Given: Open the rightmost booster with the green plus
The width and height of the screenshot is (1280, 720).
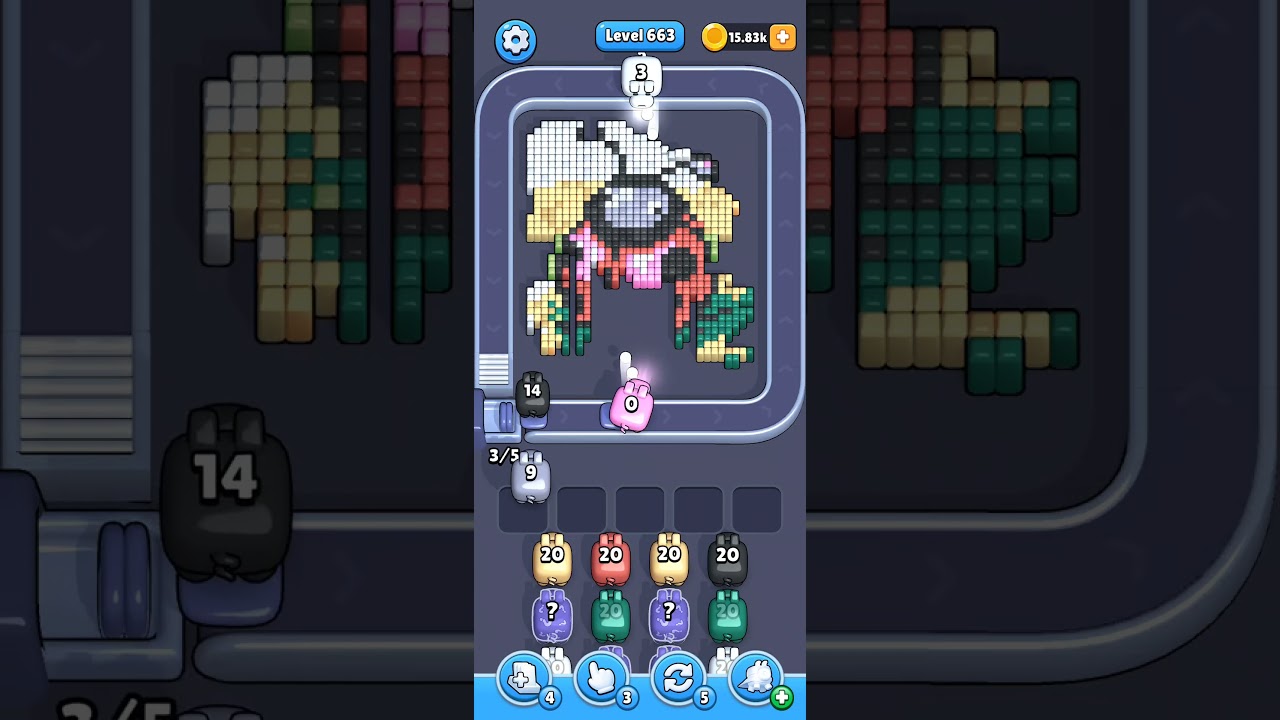Looking at the screenshot, I should coord(753,678).
